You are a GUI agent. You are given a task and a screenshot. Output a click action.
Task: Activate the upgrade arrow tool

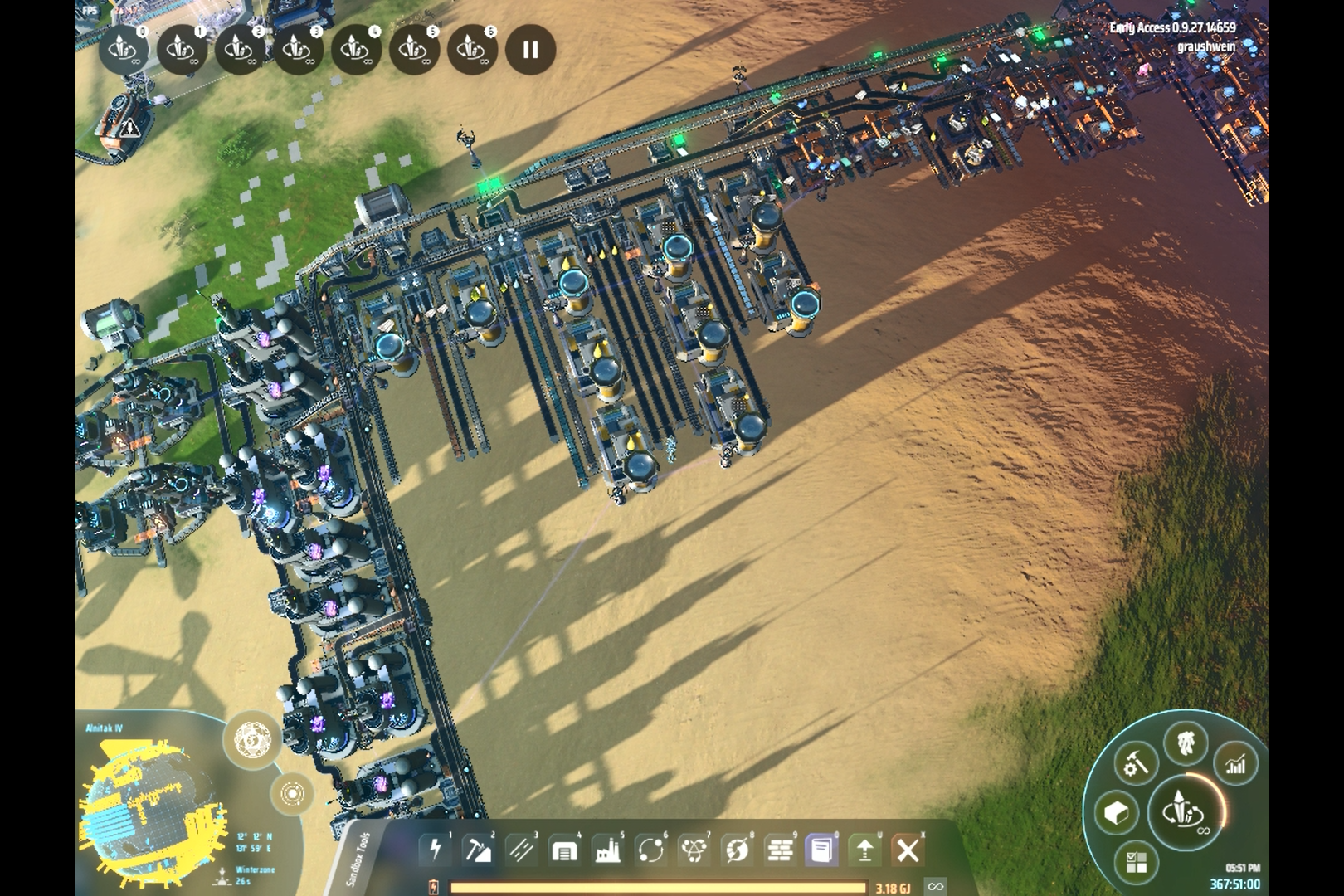pos(864,850)
